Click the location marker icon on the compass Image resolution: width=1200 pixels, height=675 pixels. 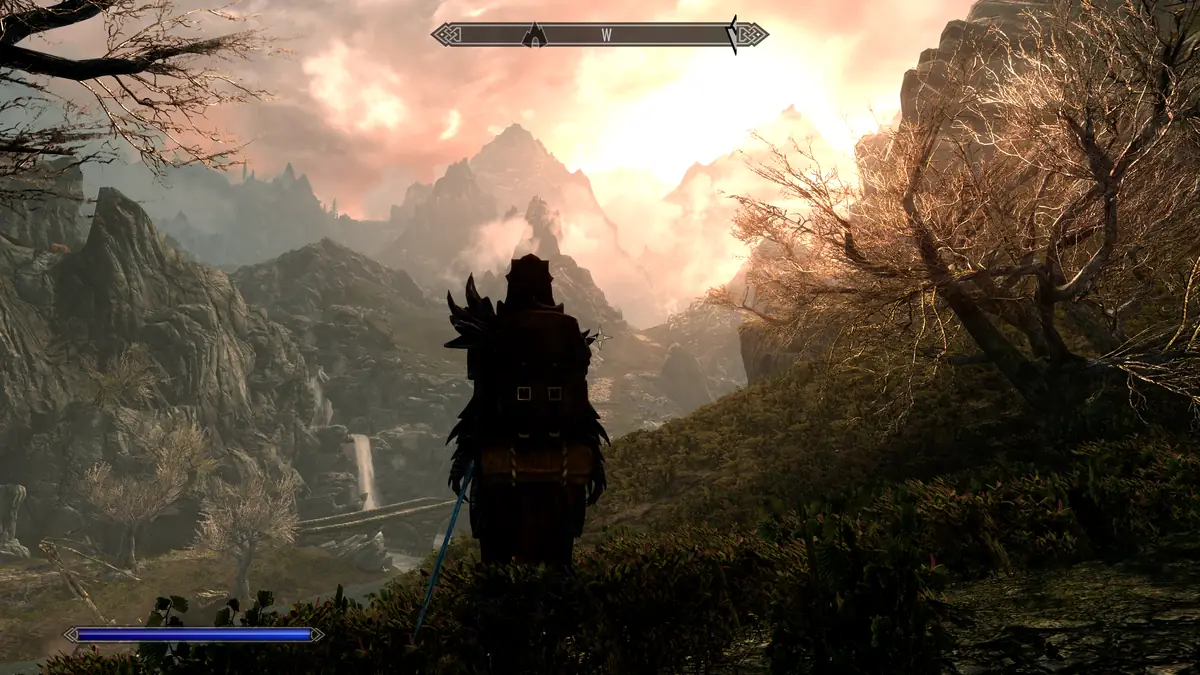534,35
